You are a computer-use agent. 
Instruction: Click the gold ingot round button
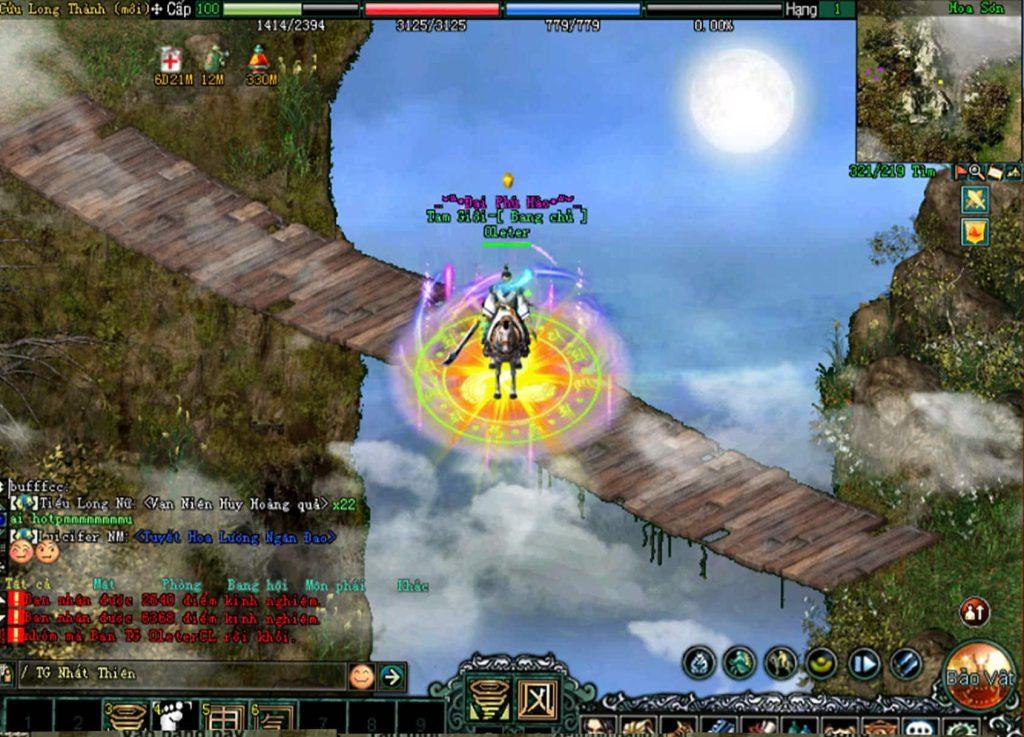pos(822,662)
